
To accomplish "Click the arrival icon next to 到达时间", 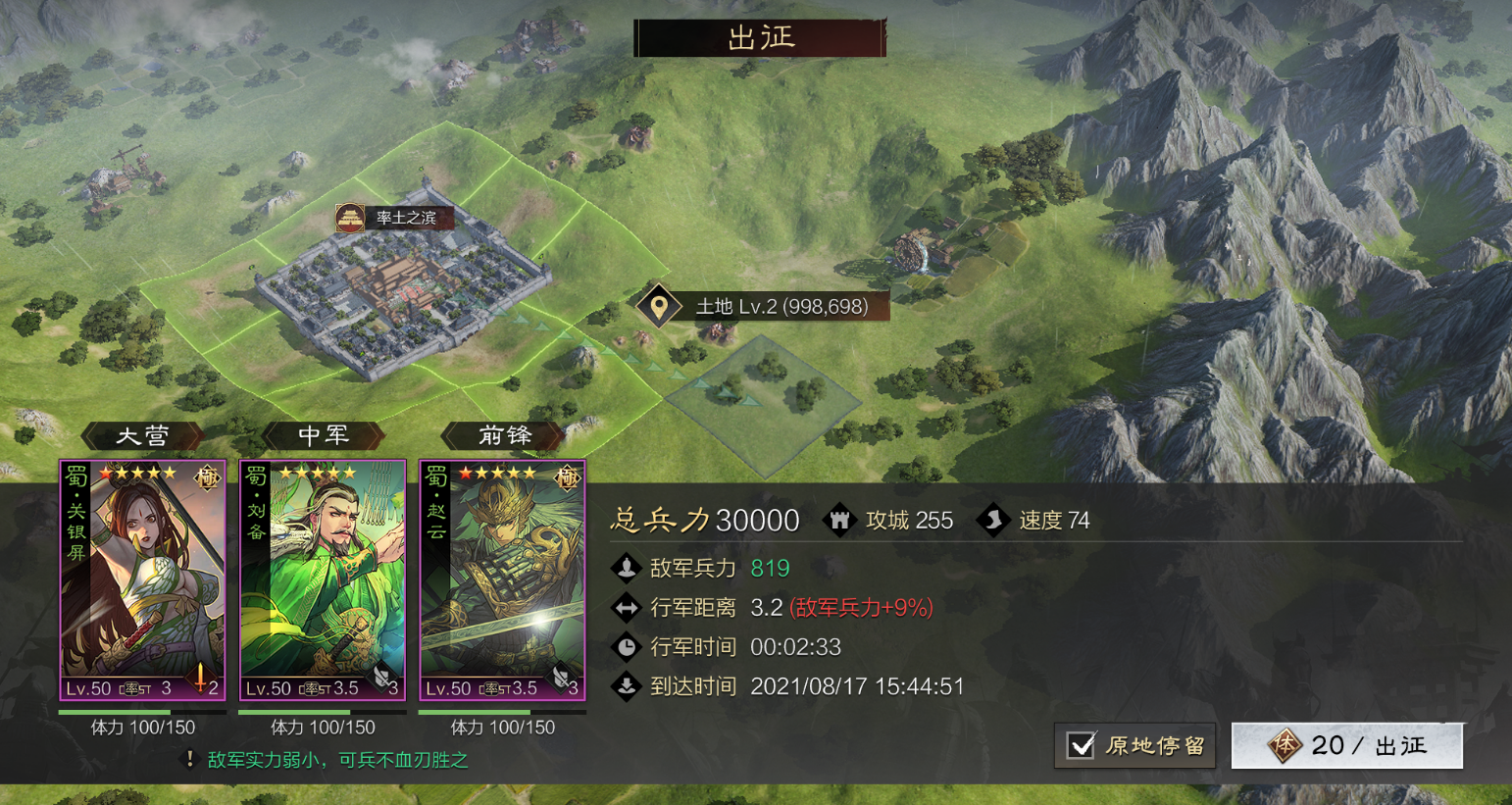I will 628,686.
